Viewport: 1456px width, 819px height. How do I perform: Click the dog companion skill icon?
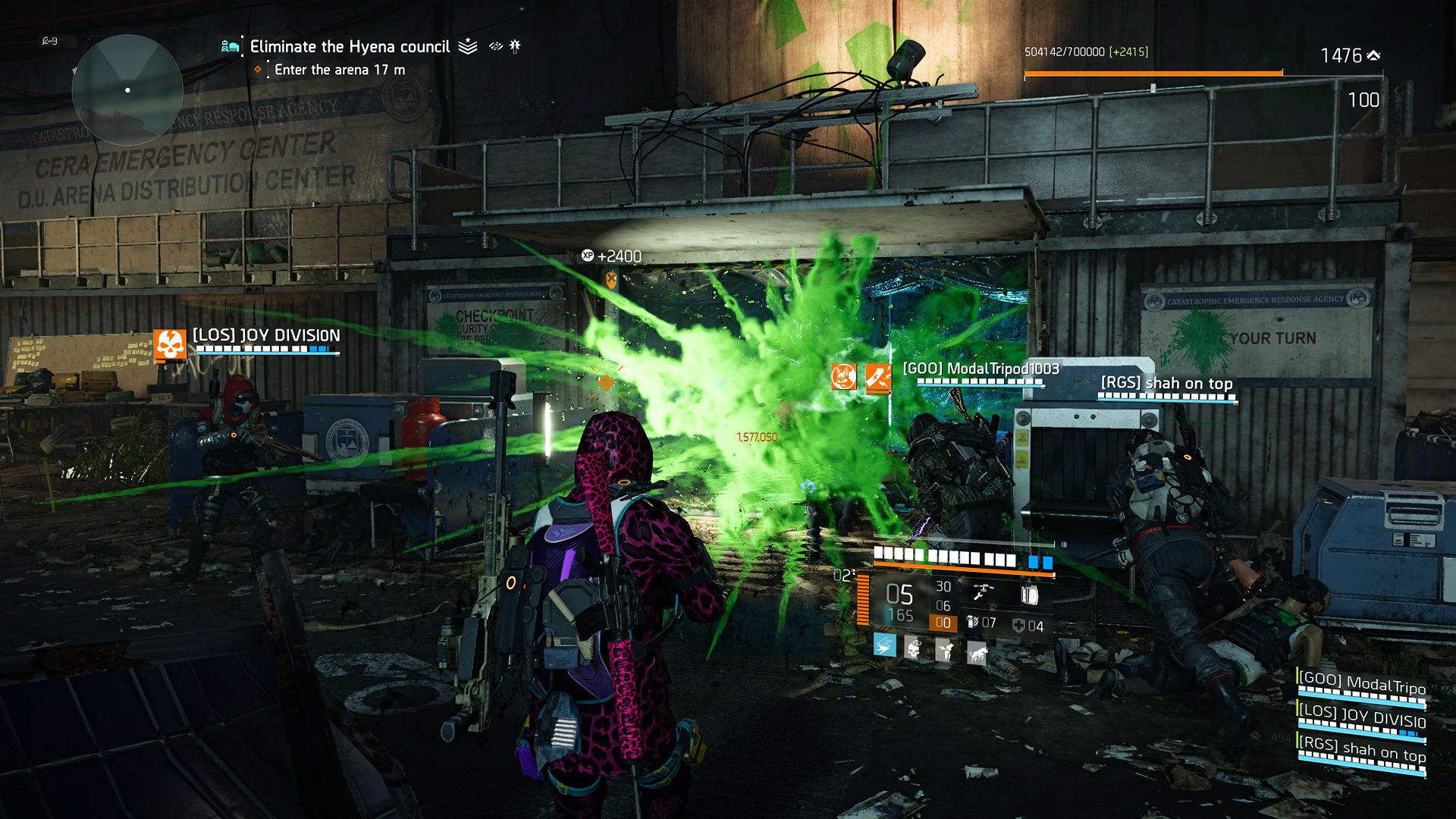(x=977, y=652)
